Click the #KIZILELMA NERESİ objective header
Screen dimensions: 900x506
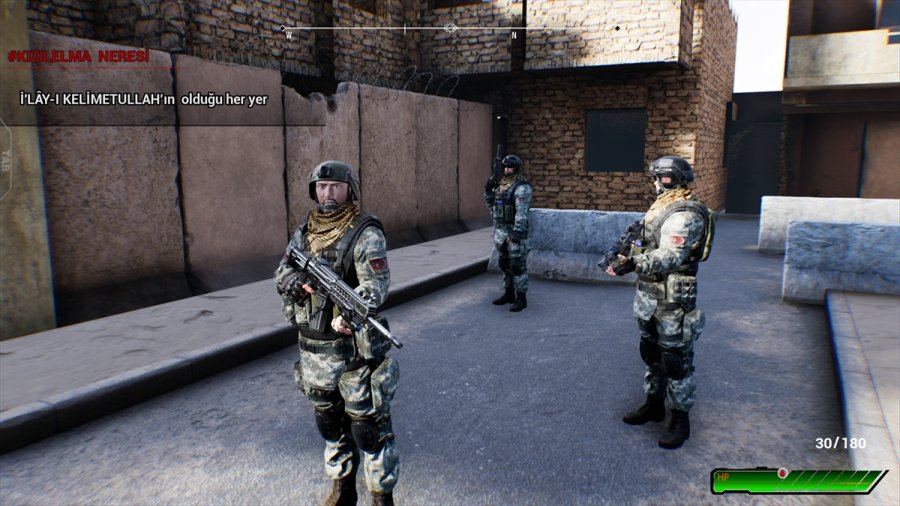(79, 56)
